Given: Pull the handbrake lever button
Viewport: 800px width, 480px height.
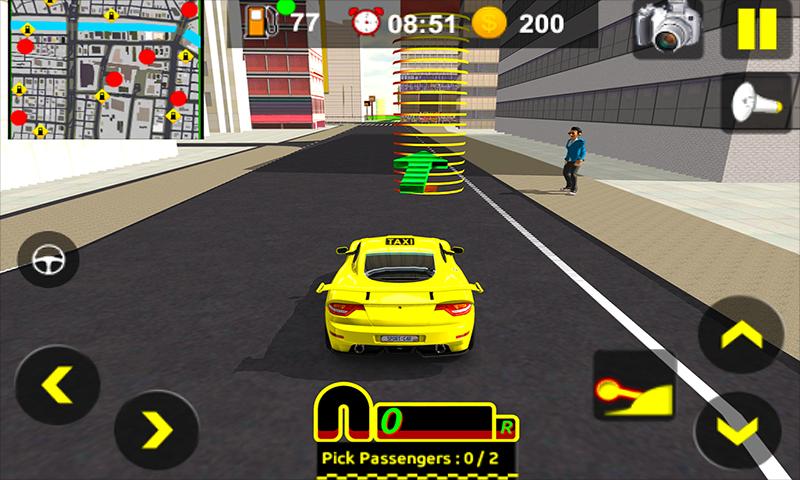Looking at the screenshot, I should pyautogui.click(x=633, y=385).
